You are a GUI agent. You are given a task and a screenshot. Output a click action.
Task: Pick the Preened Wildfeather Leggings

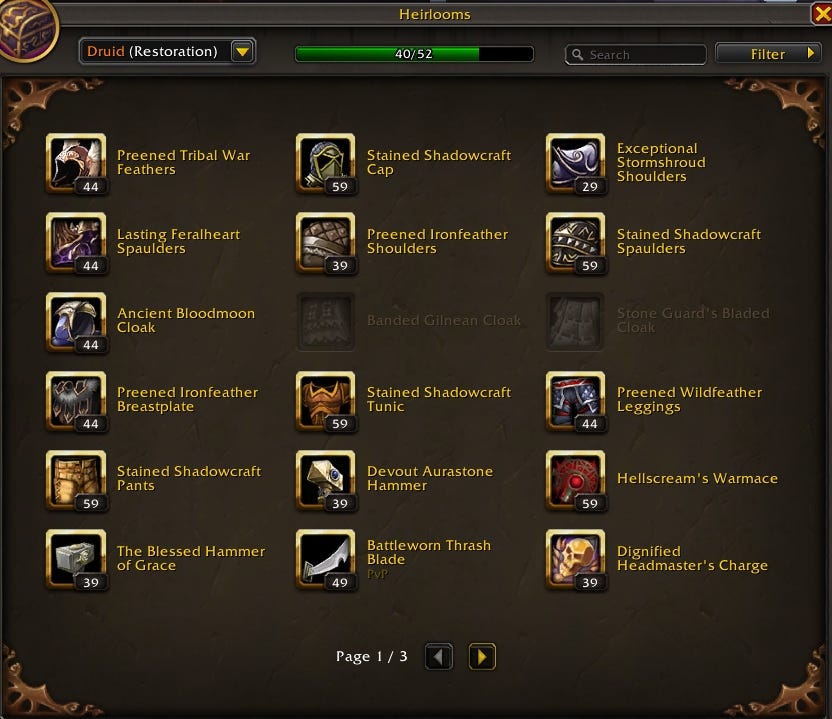pyautogui.click(x=576, y=400)
